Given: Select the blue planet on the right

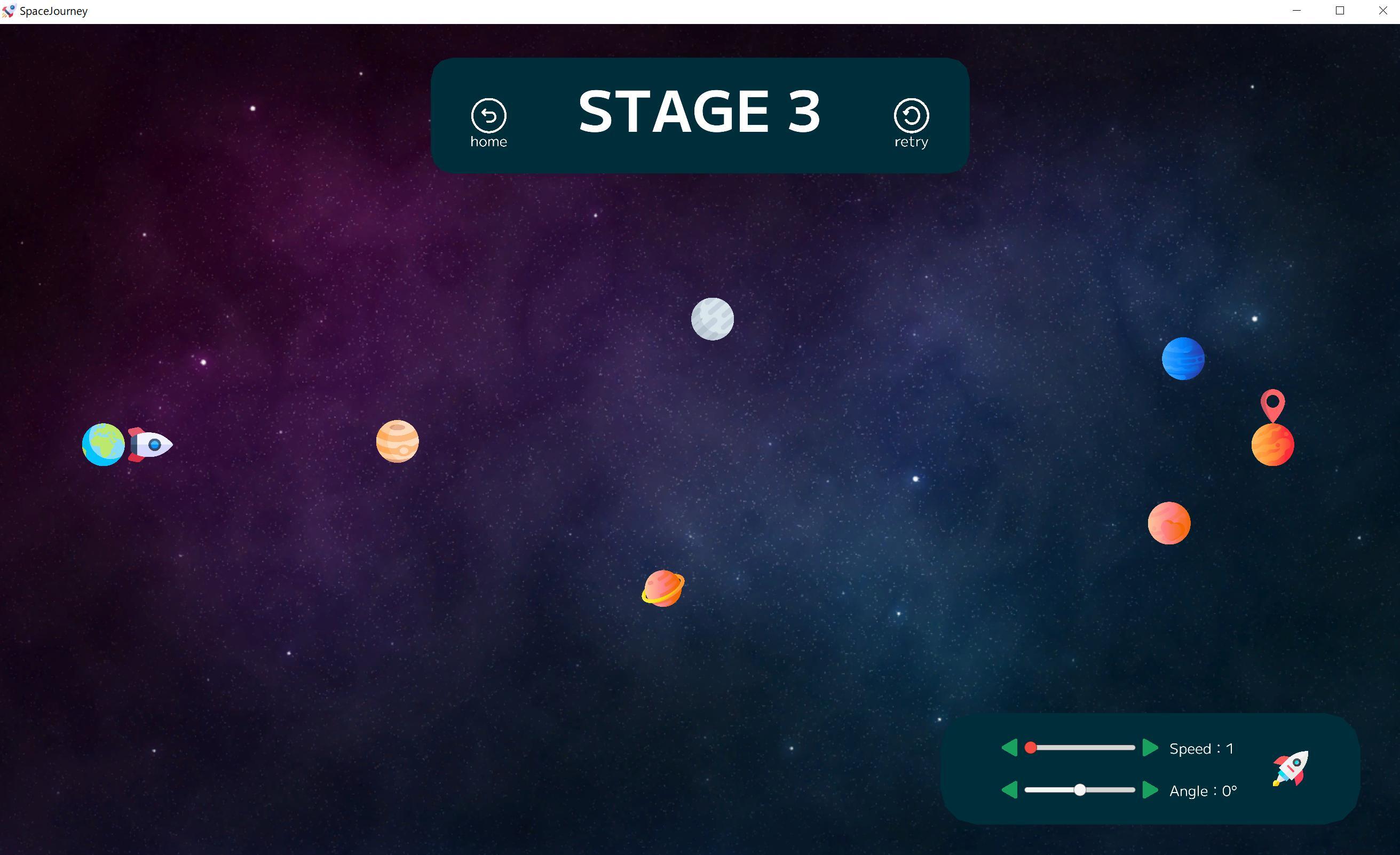Looking at the screenshot, I should coord(1183,358).
